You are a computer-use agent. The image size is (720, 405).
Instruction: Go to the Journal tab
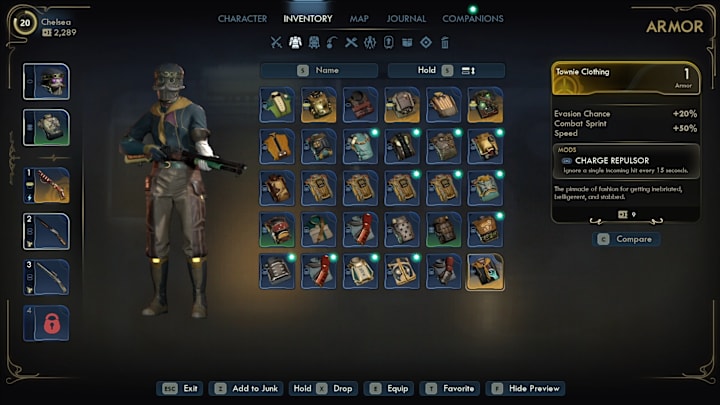[406, 18]
